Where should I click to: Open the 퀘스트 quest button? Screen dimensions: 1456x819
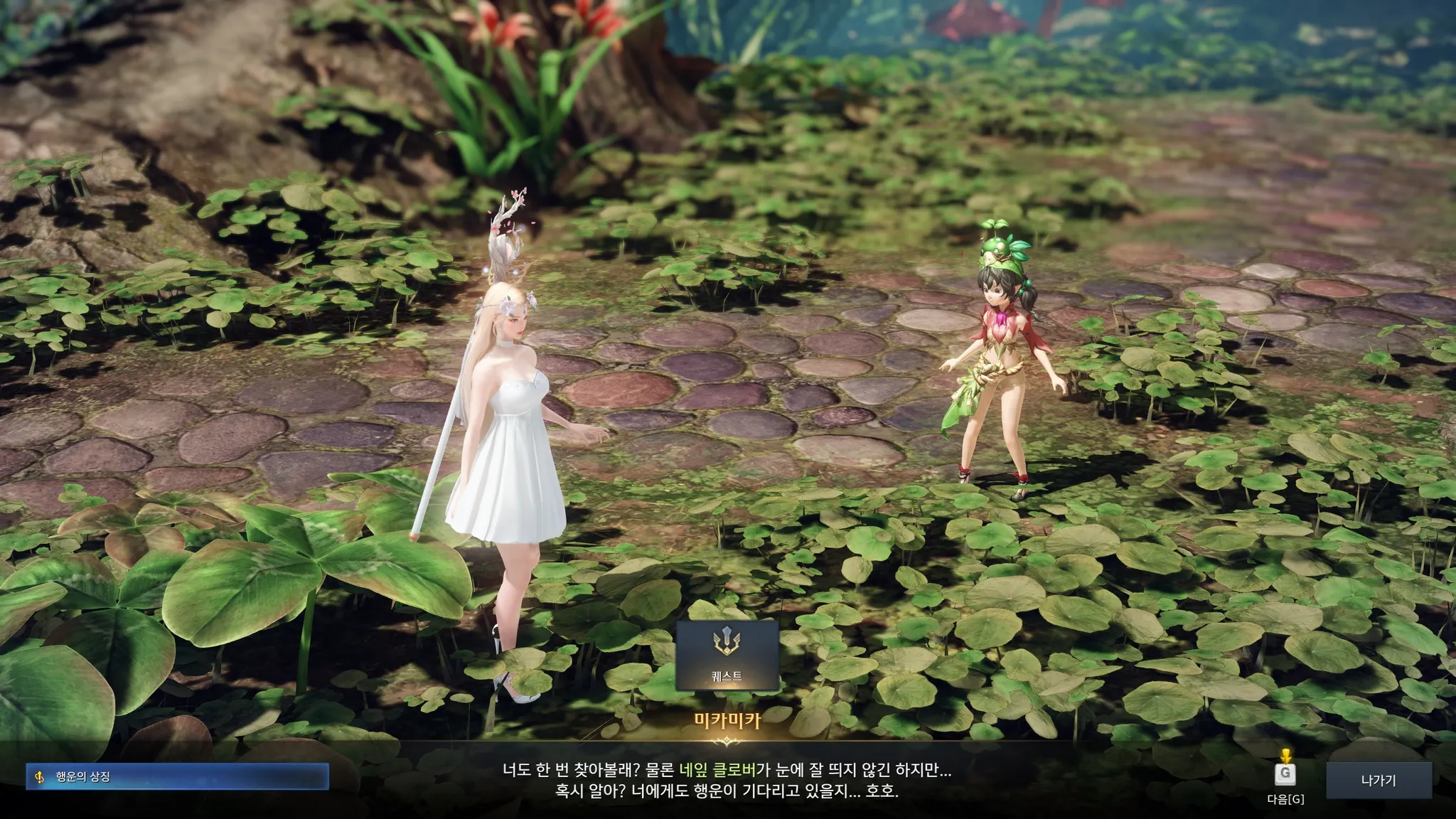(727, 655)
